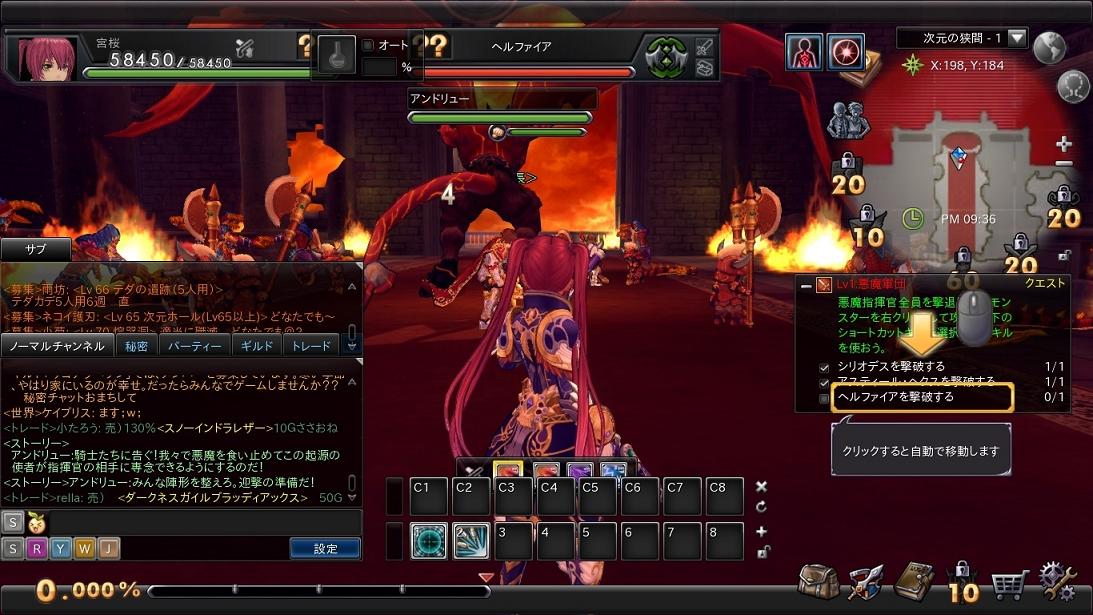Image resolution: width=1093 pixels, height=615 pixels.
Task: Switch to the トレード chat tab
Action: click(x=311, y=346)
